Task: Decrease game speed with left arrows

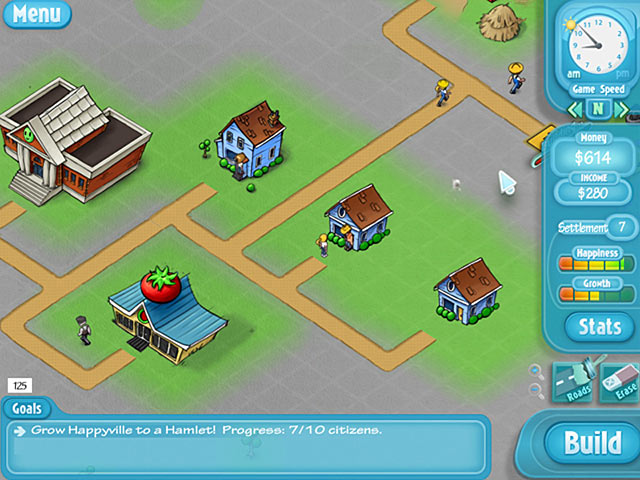Action: tap(575, 108)
